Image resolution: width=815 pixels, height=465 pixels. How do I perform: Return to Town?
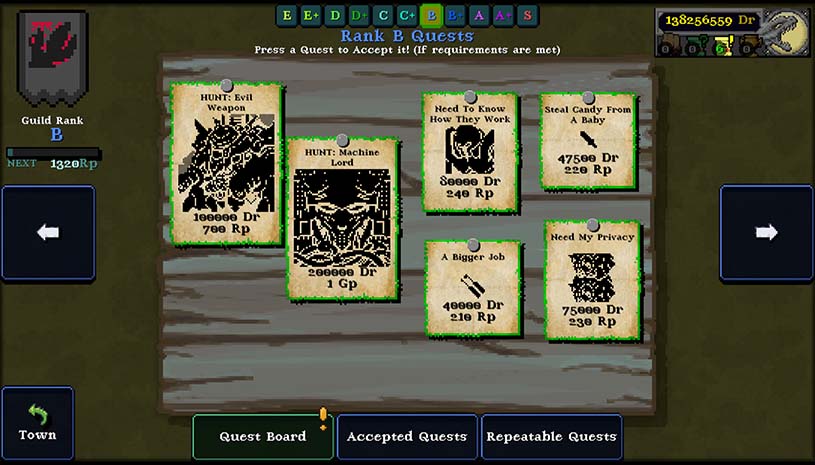[x=37, y=423]
